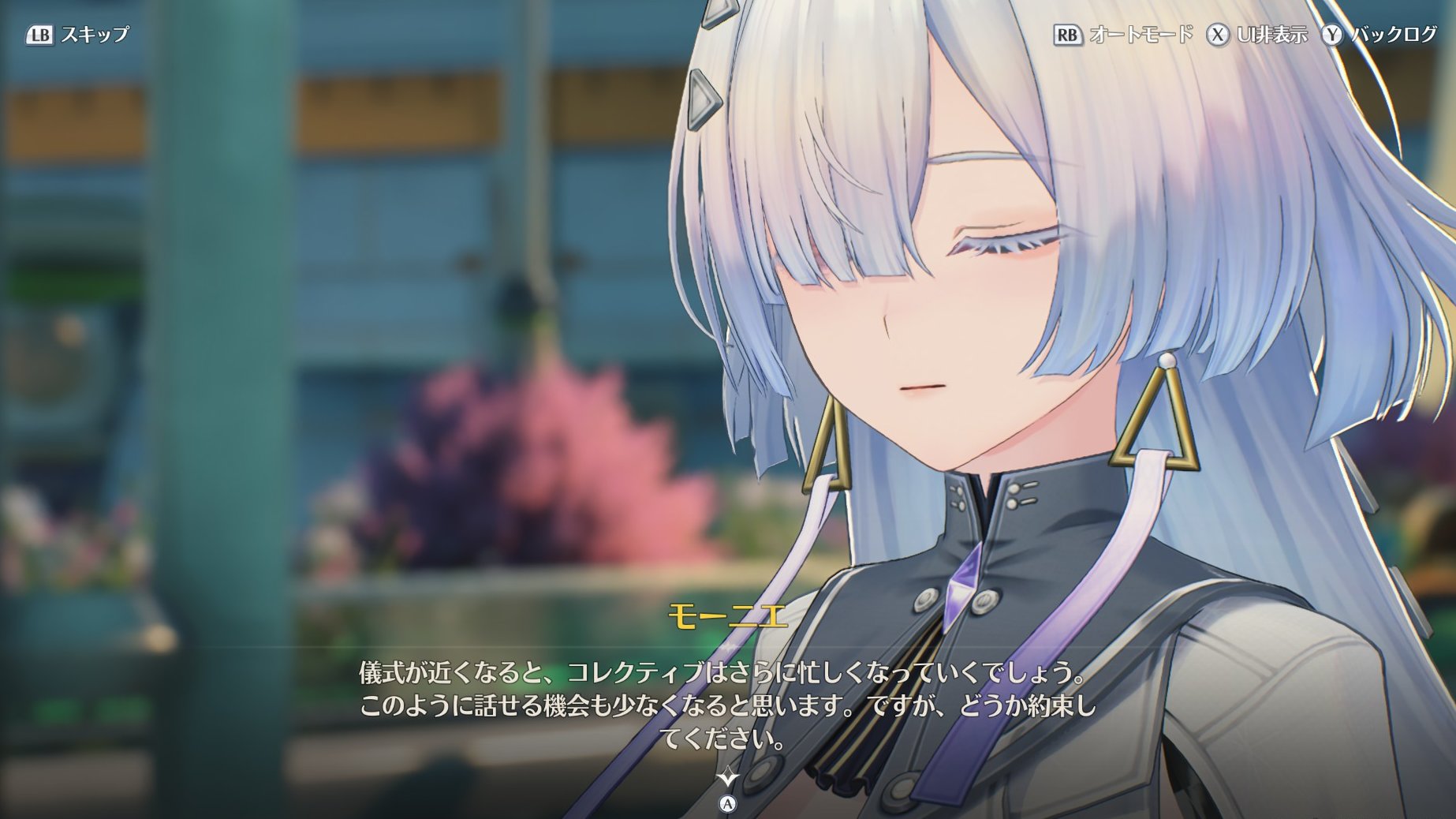Image resolution: width=1456 pixels, height=819 pixels.
Task: Advance dialogue via the sparkle continue indicator
Action: (727, 778)
